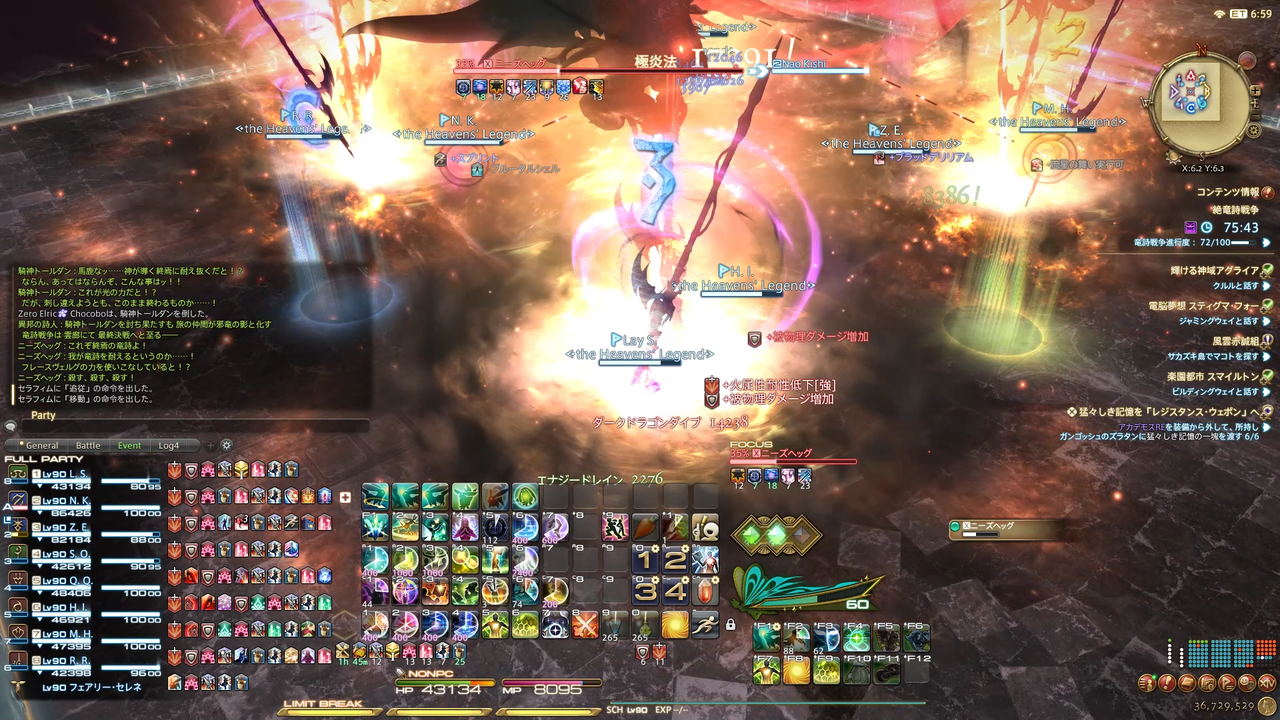Click the Fey Illumination icon on pet hotbar F4
Viewport: 1280px width, 720px height.
click(x=856, y=638)
